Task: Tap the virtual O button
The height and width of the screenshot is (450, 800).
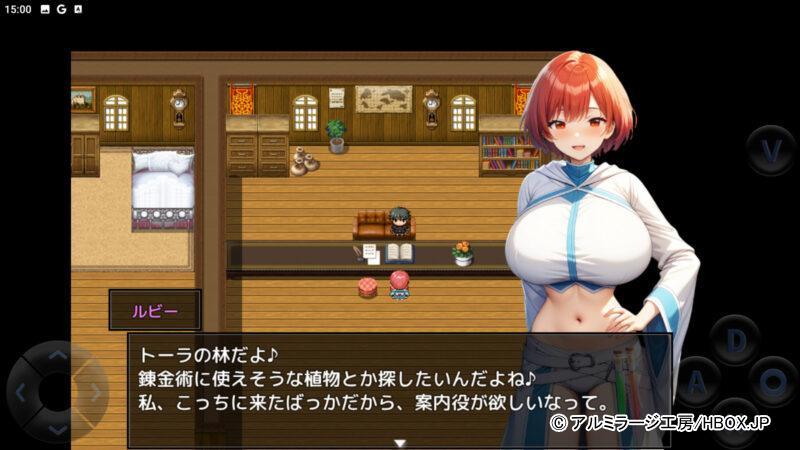Action: coord(773,381)
